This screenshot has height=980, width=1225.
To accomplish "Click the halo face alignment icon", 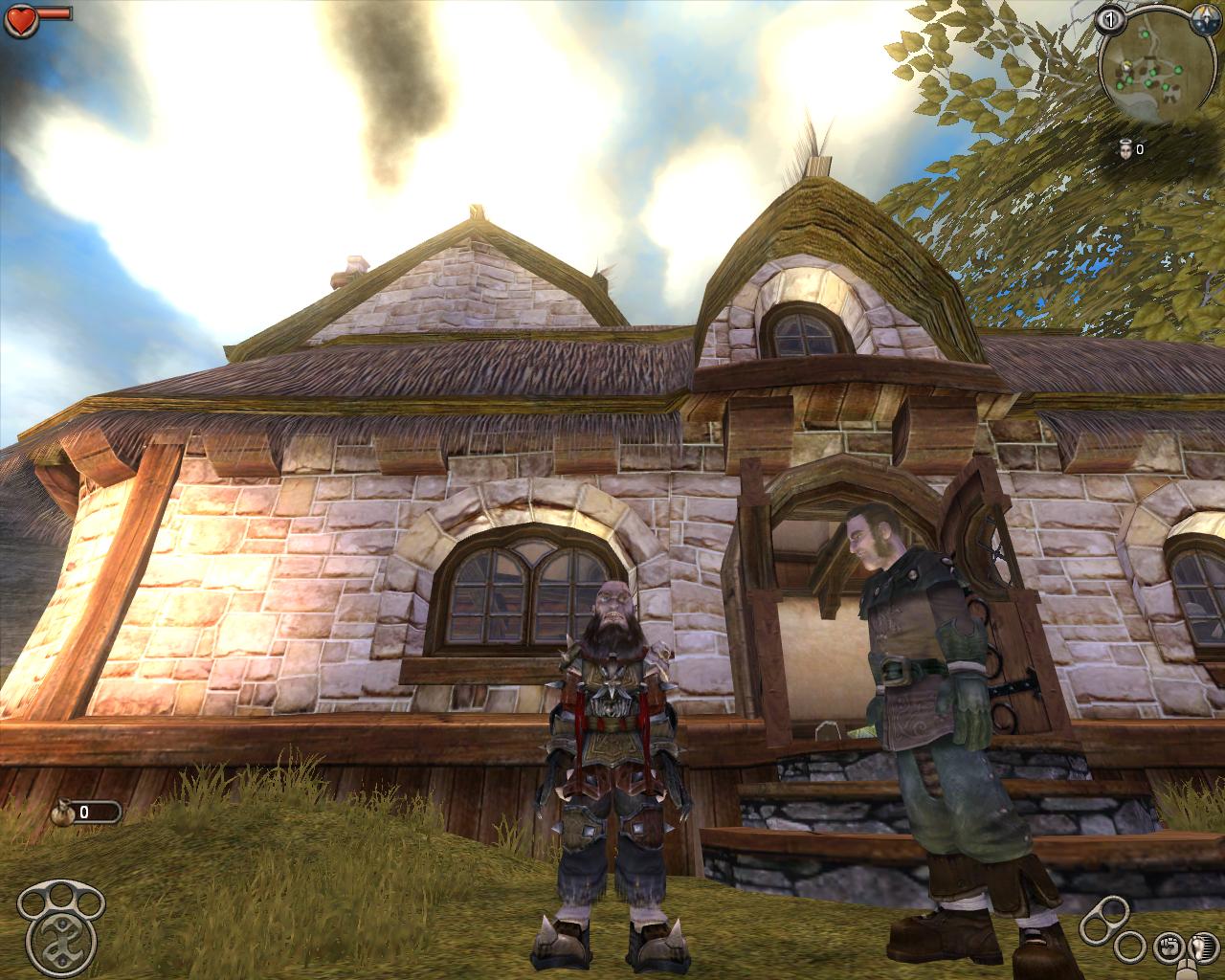I will [x=1125, y=148].
